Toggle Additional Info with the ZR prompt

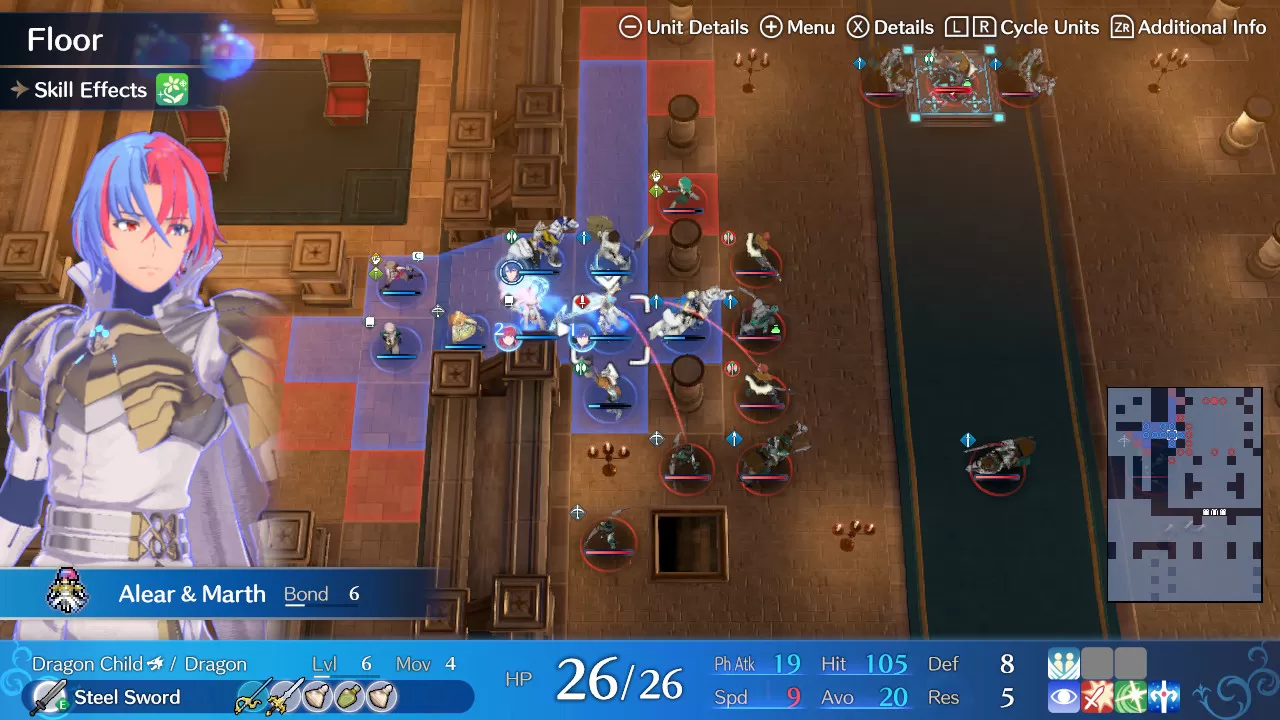tap(1122, 27)
